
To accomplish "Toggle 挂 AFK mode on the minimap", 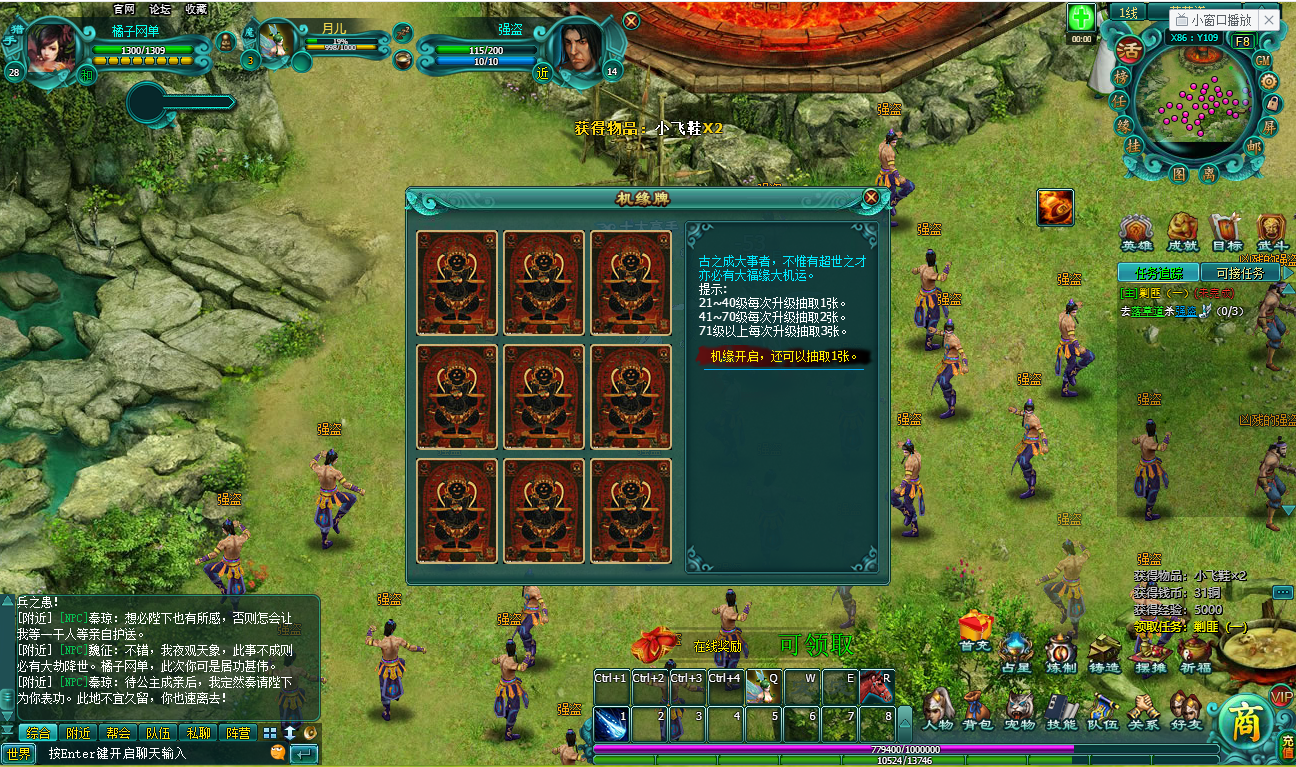I will tap(1133, 146).
